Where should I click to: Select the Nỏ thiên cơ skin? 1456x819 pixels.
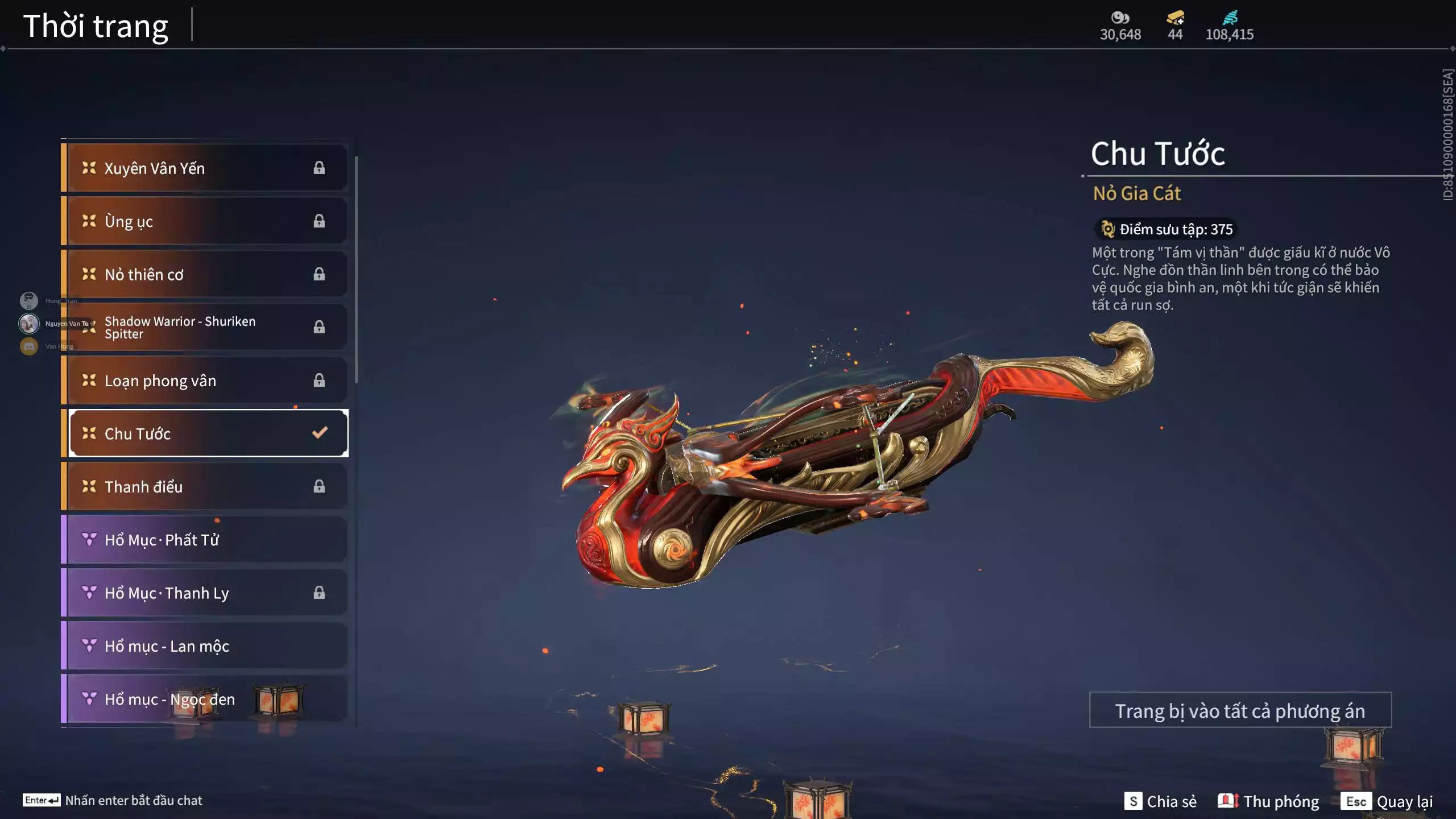[x=205, y=274]
